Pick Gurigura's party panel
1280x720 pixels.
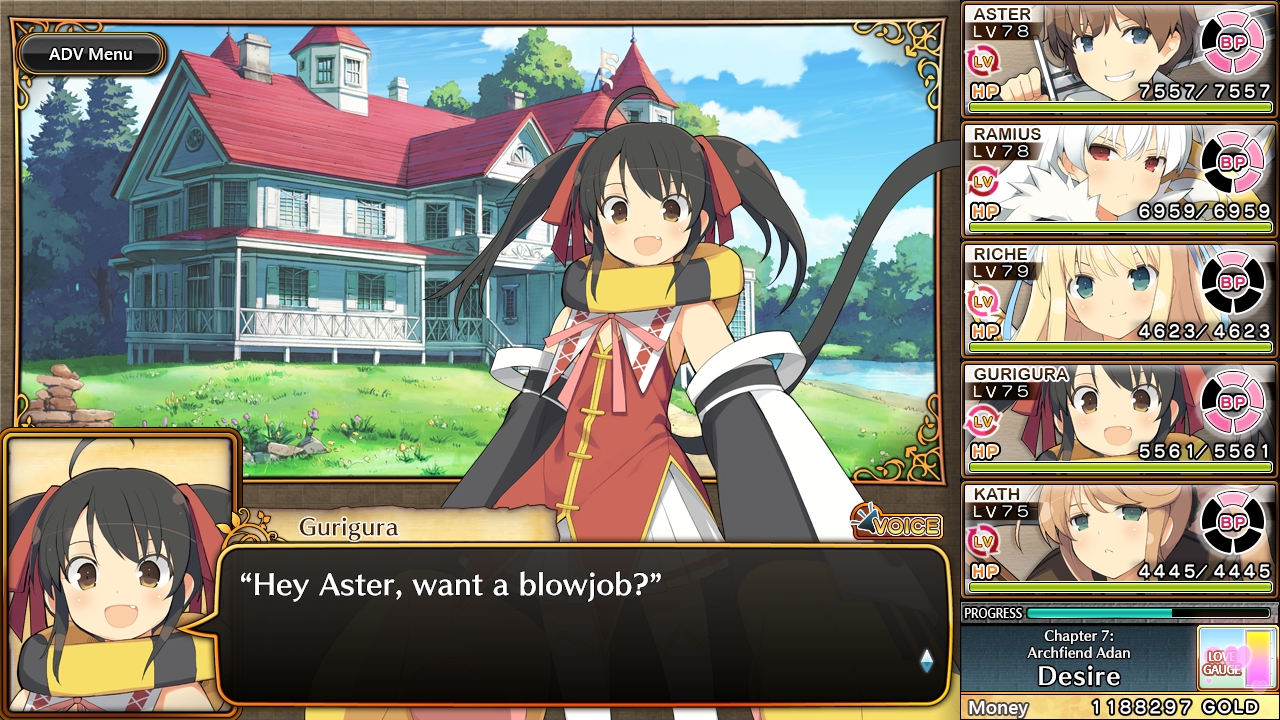point(1118,420)
